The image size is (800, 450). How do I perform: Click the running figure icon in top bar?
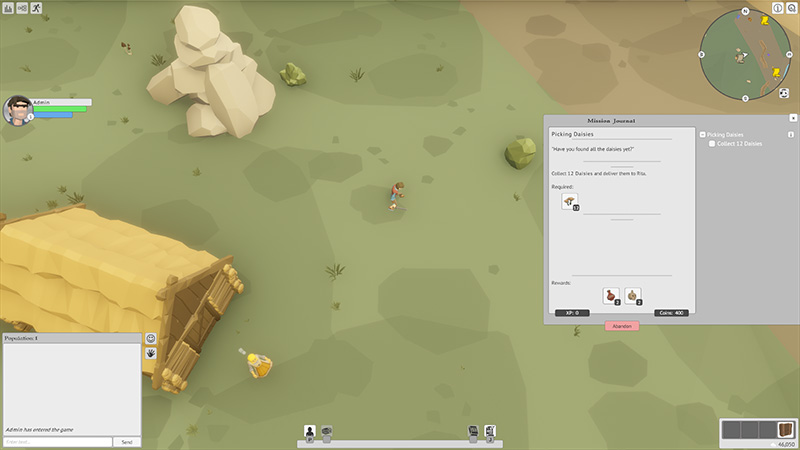(x=37, y=8)
